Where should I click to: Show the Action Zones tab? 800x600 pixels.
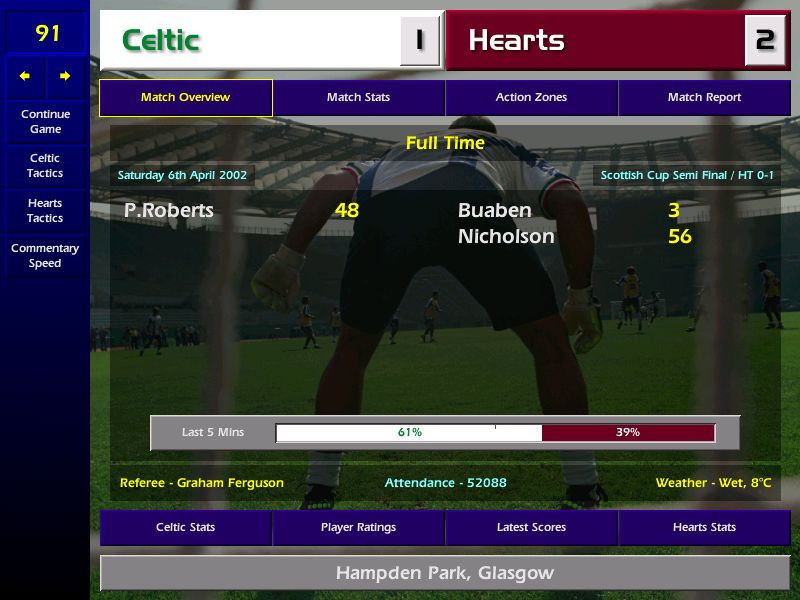531,98
